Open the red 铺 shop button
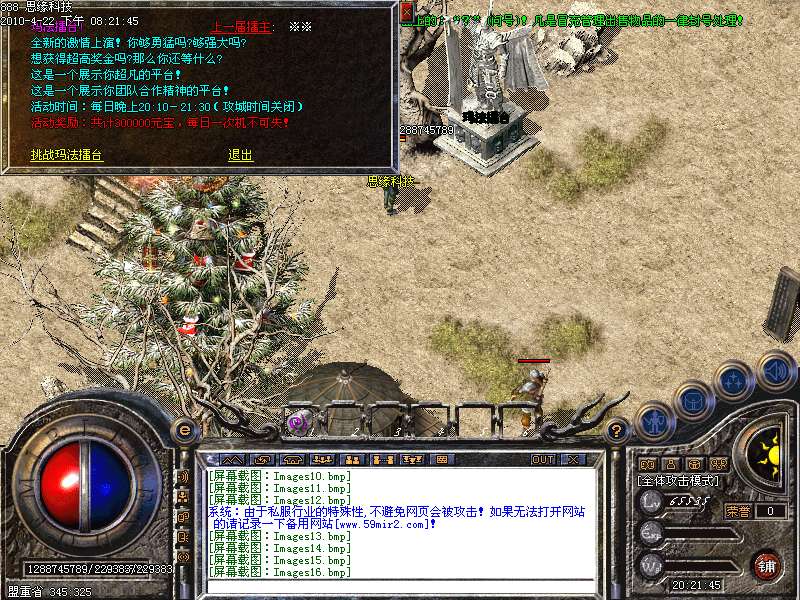The width and height of the screenshot is (800, 600). coord(767,565)
